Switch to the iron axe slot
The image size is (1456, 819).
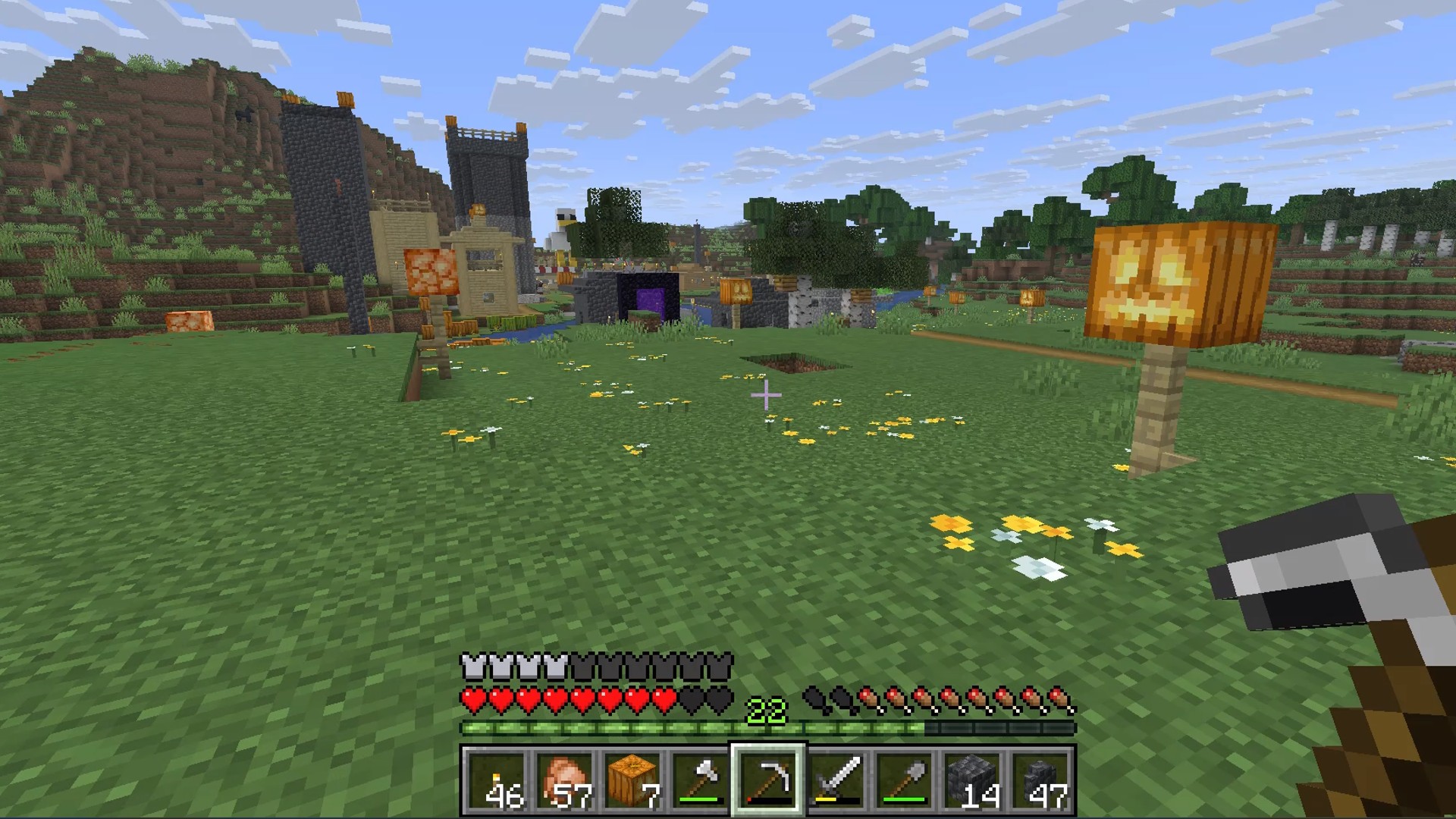pos(699,780)
